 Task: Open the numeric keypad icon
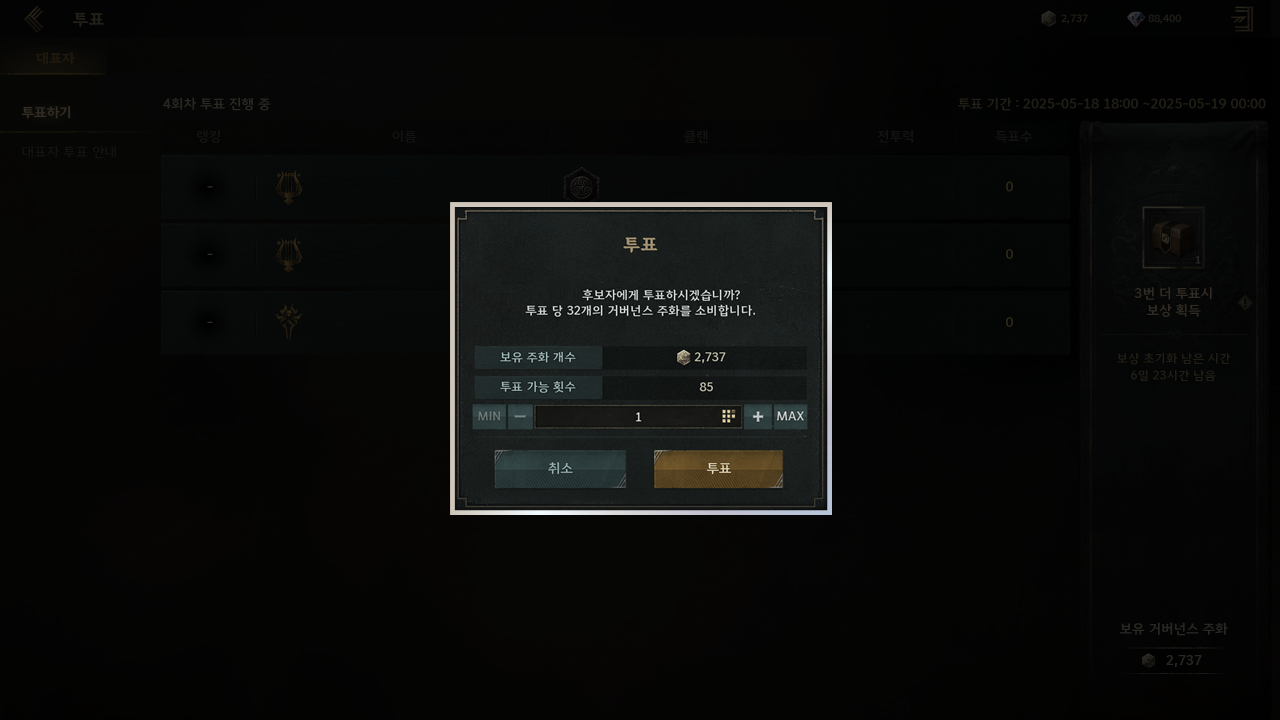pyautogui.click(x=729, y=417)
